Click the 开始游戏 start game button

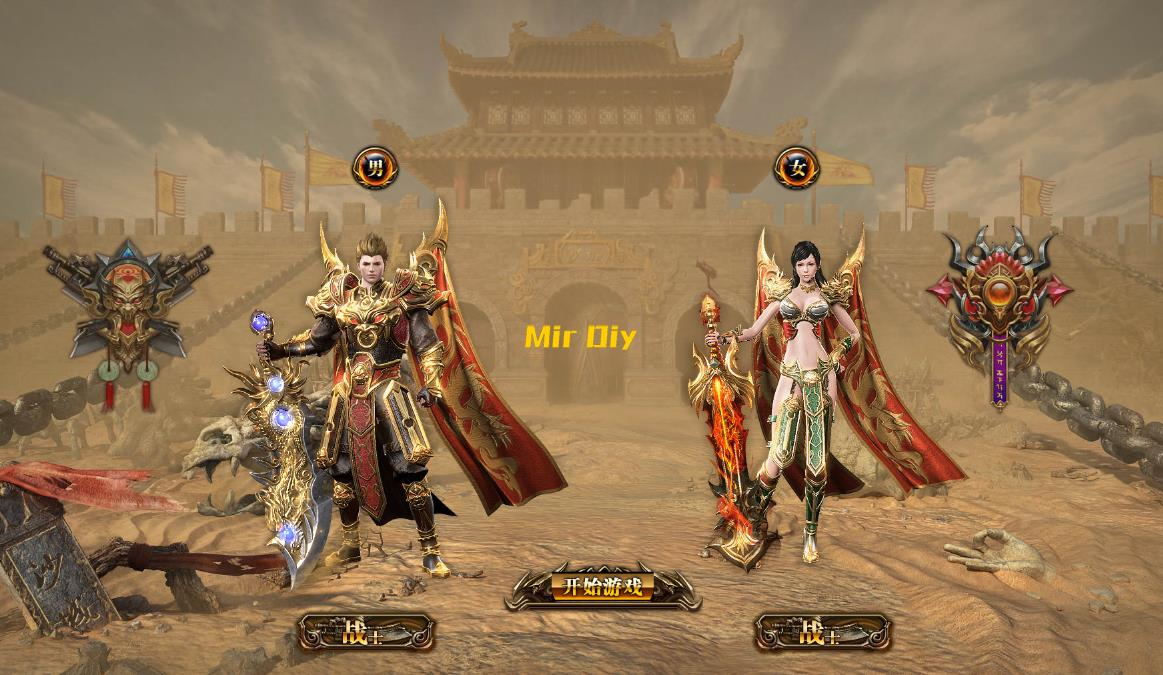[x=602, y=587]
